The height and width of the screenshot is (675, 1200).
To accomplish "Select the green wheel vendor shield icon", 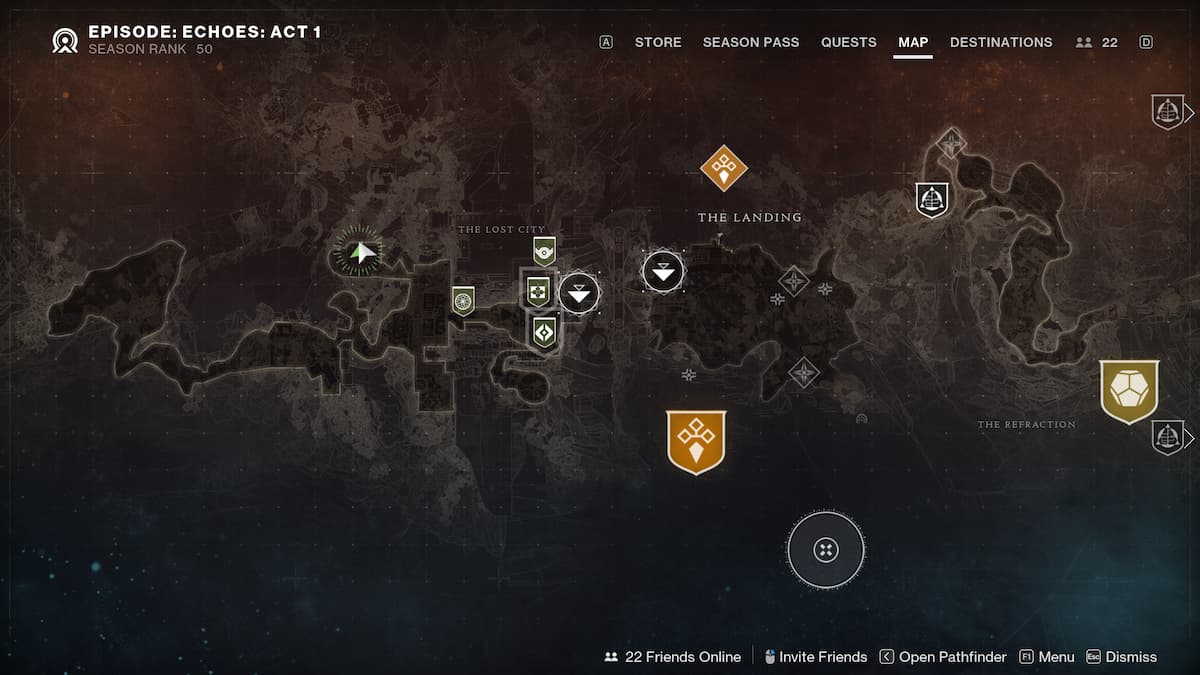I will coord(462,300).
